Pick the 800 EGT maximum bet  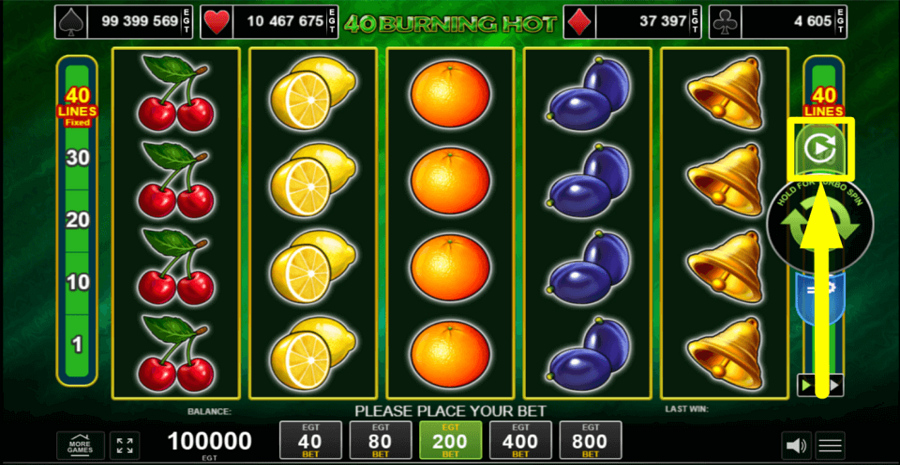click(590, 440)
